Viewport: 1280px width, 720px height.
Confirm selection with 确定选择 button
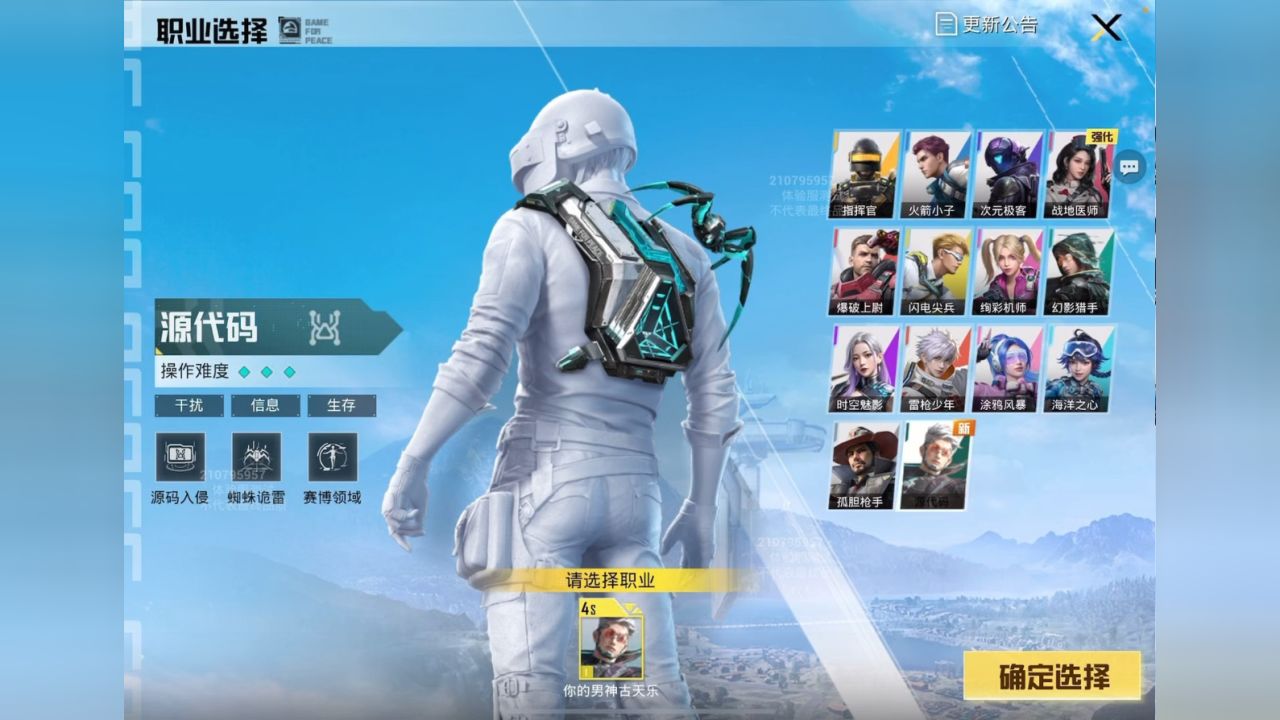[x=1052, y=676]
